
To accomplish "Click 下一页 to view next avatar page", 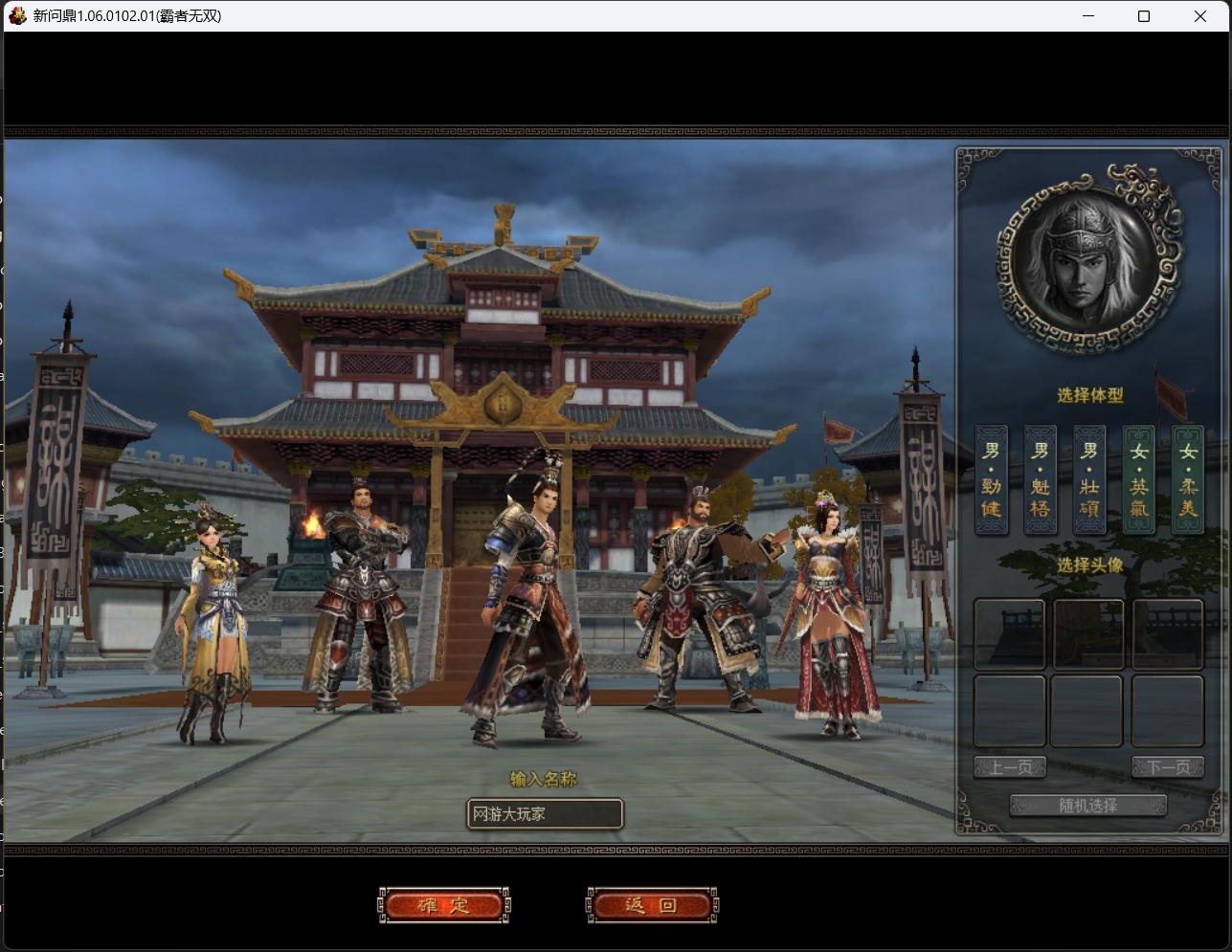I will point(1168,765).
